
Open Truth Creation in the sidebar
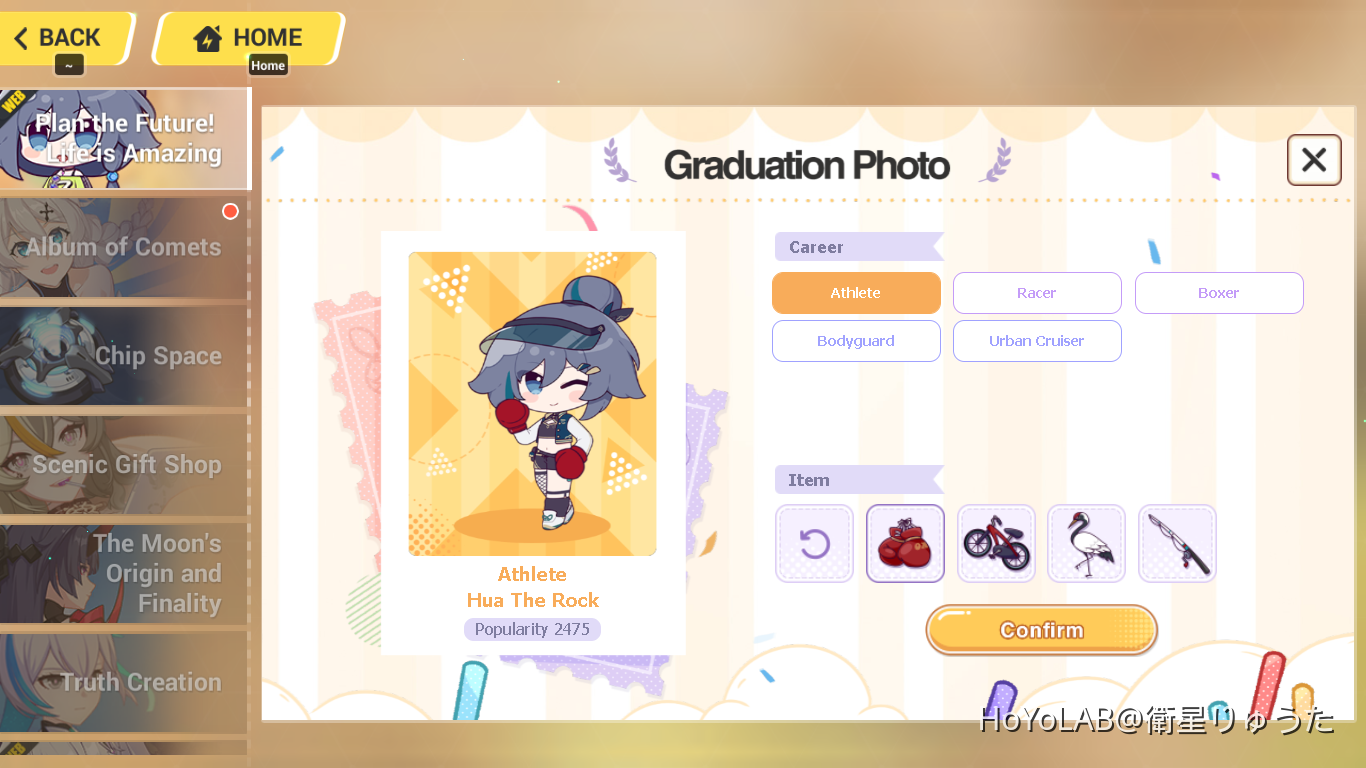pyautogui.click(x=121, y=682)
